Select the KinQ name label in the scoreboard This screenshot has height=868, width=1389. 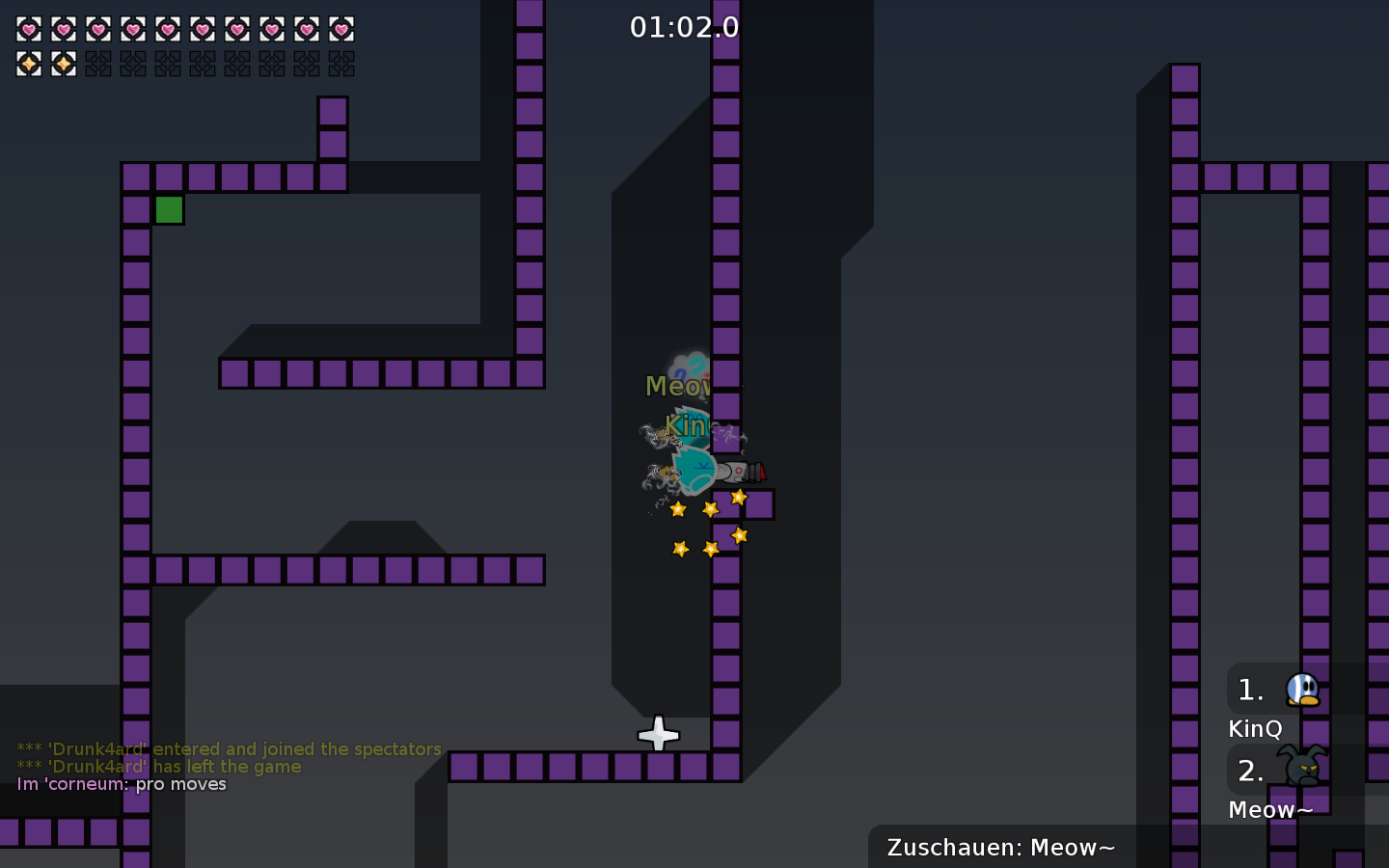coord(1255,729)
